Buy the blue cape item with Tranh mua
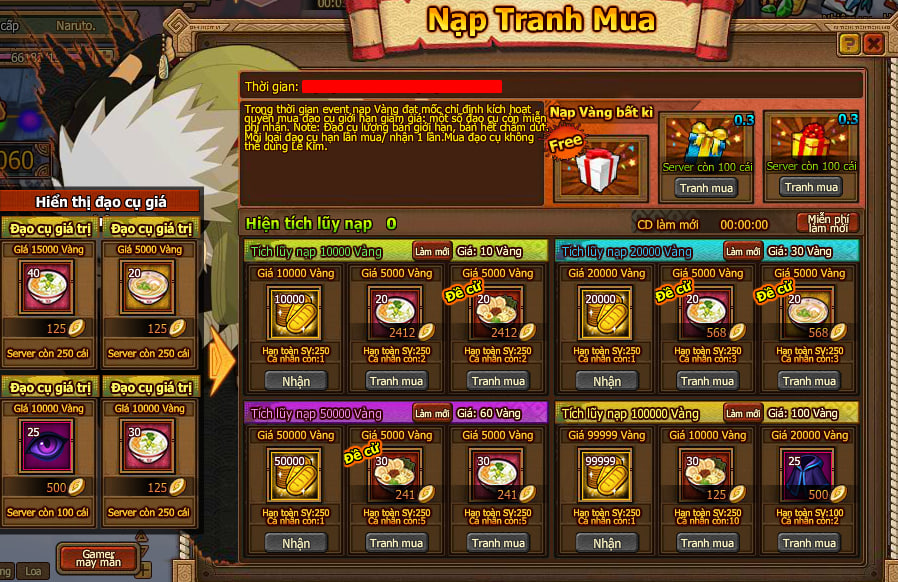 (x=810, y=543)
